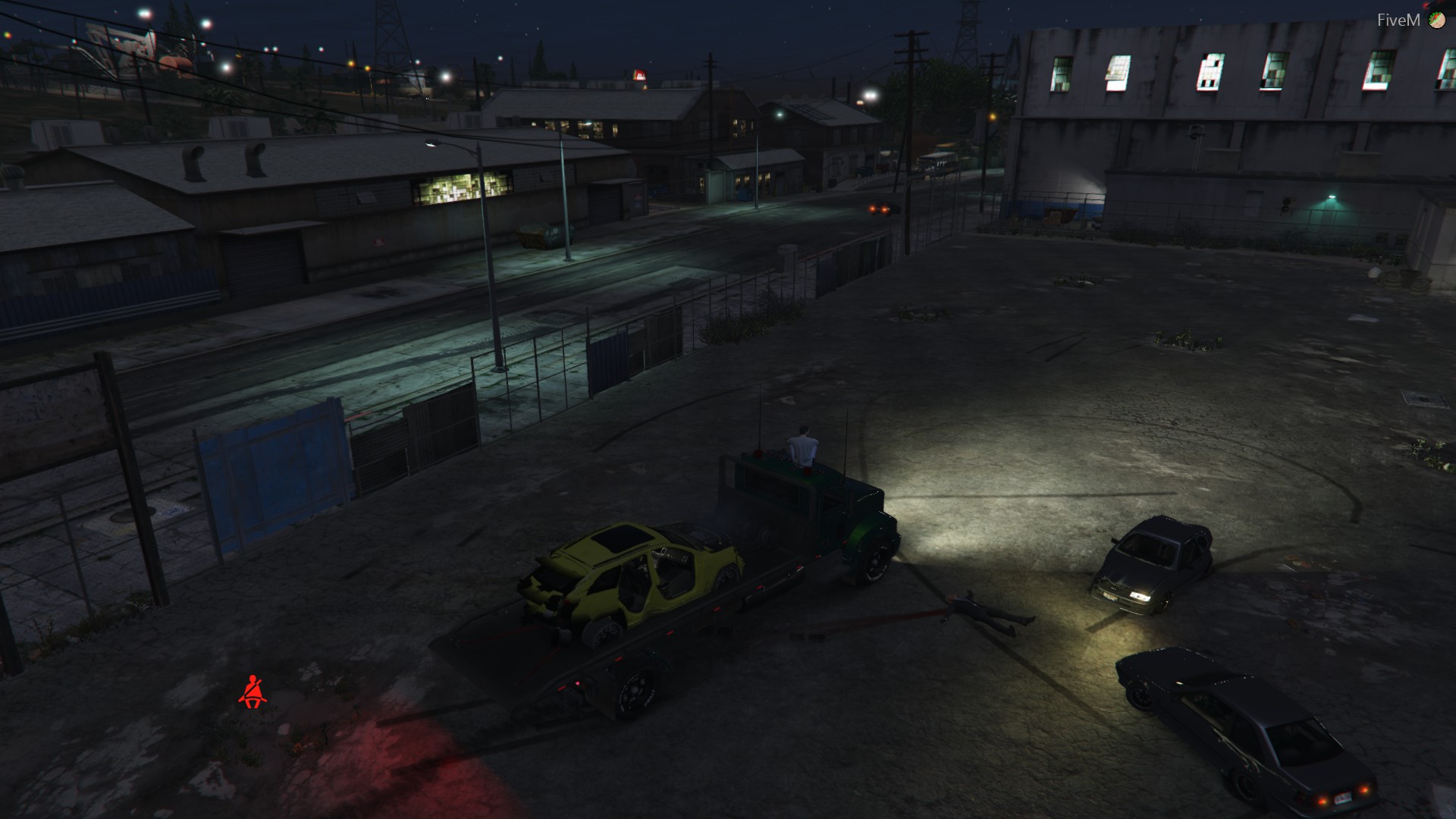Click the red seatbelt warning icon
Screen dimensions: 1456x819
pyautogui.click(x=253, y=692)
